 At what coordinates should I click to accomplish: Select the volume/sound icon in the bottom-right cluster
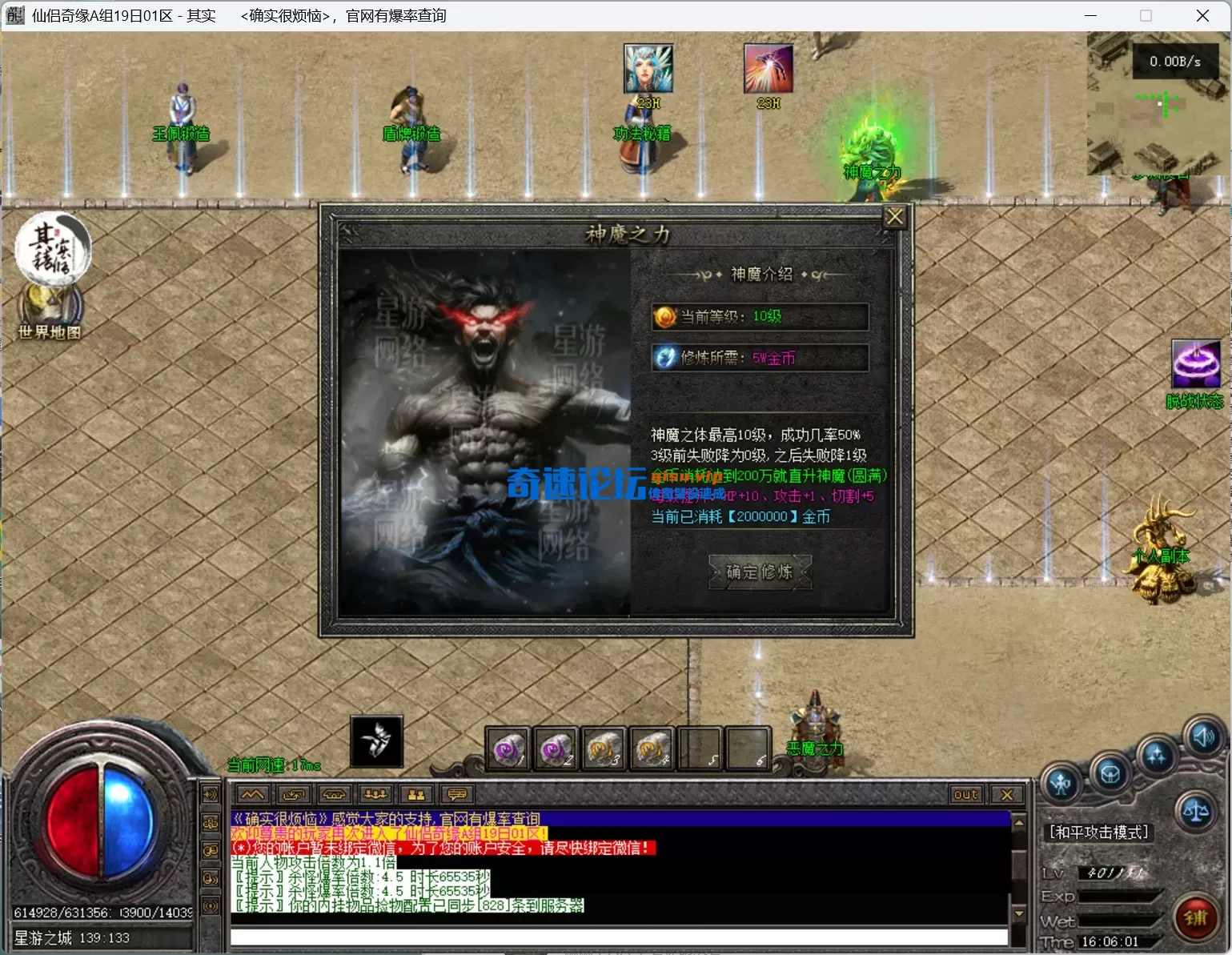[x=1205, y=738]
